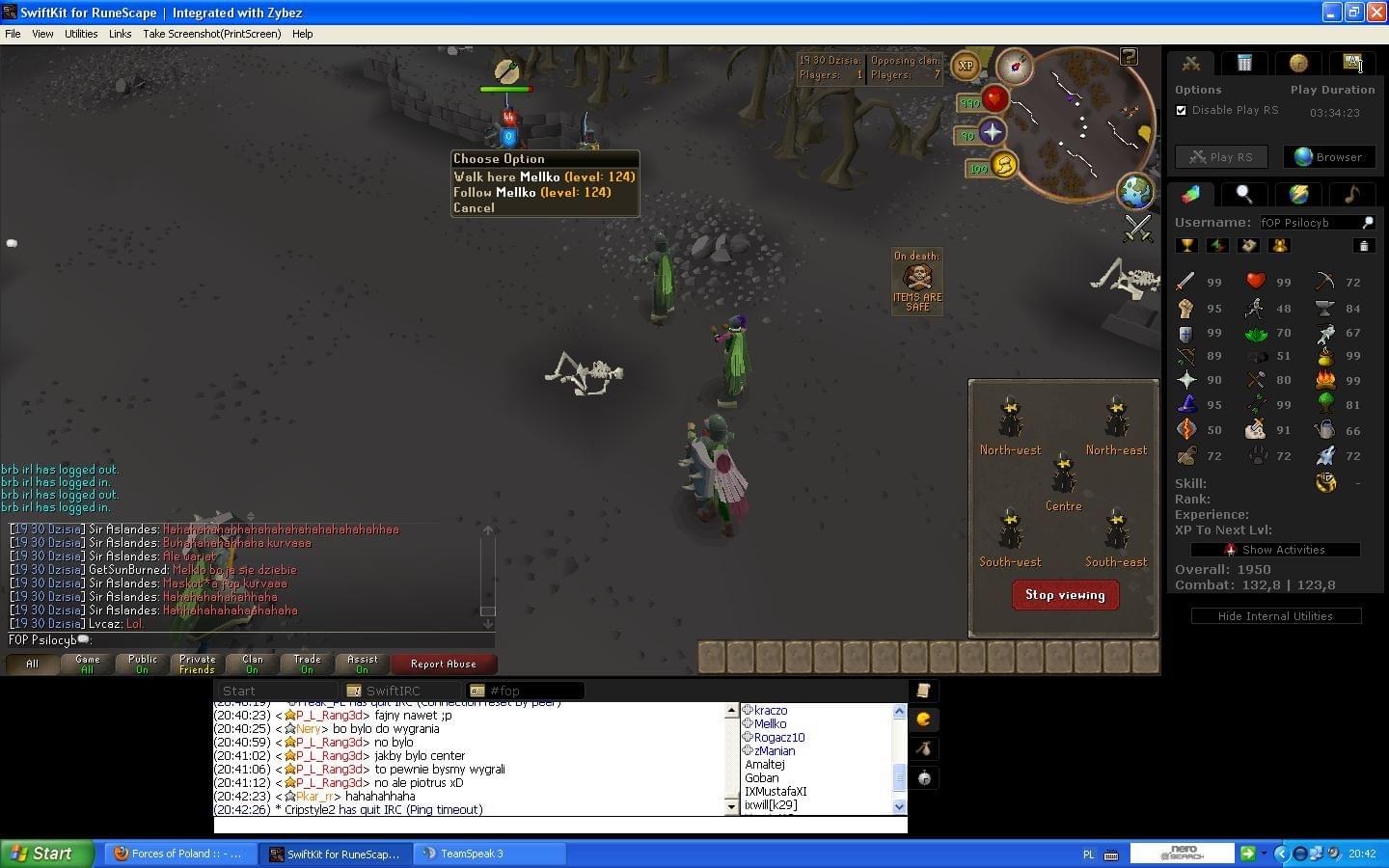The image size is (1389, 868).
Task: Select the Centre viewing orb
Action: [x=1063, y=474]
